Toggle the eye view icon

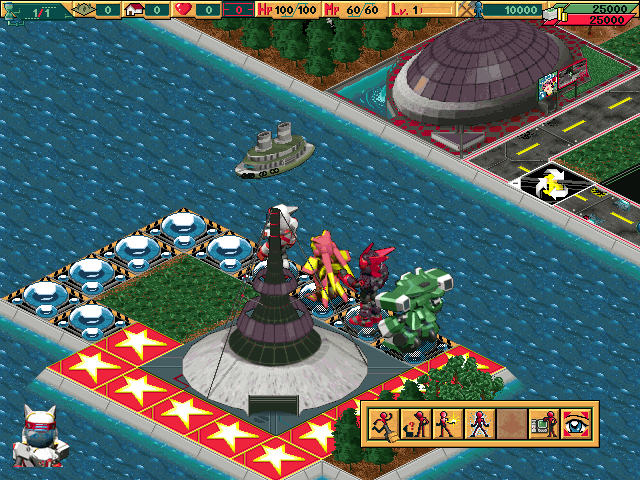point(578,423)
